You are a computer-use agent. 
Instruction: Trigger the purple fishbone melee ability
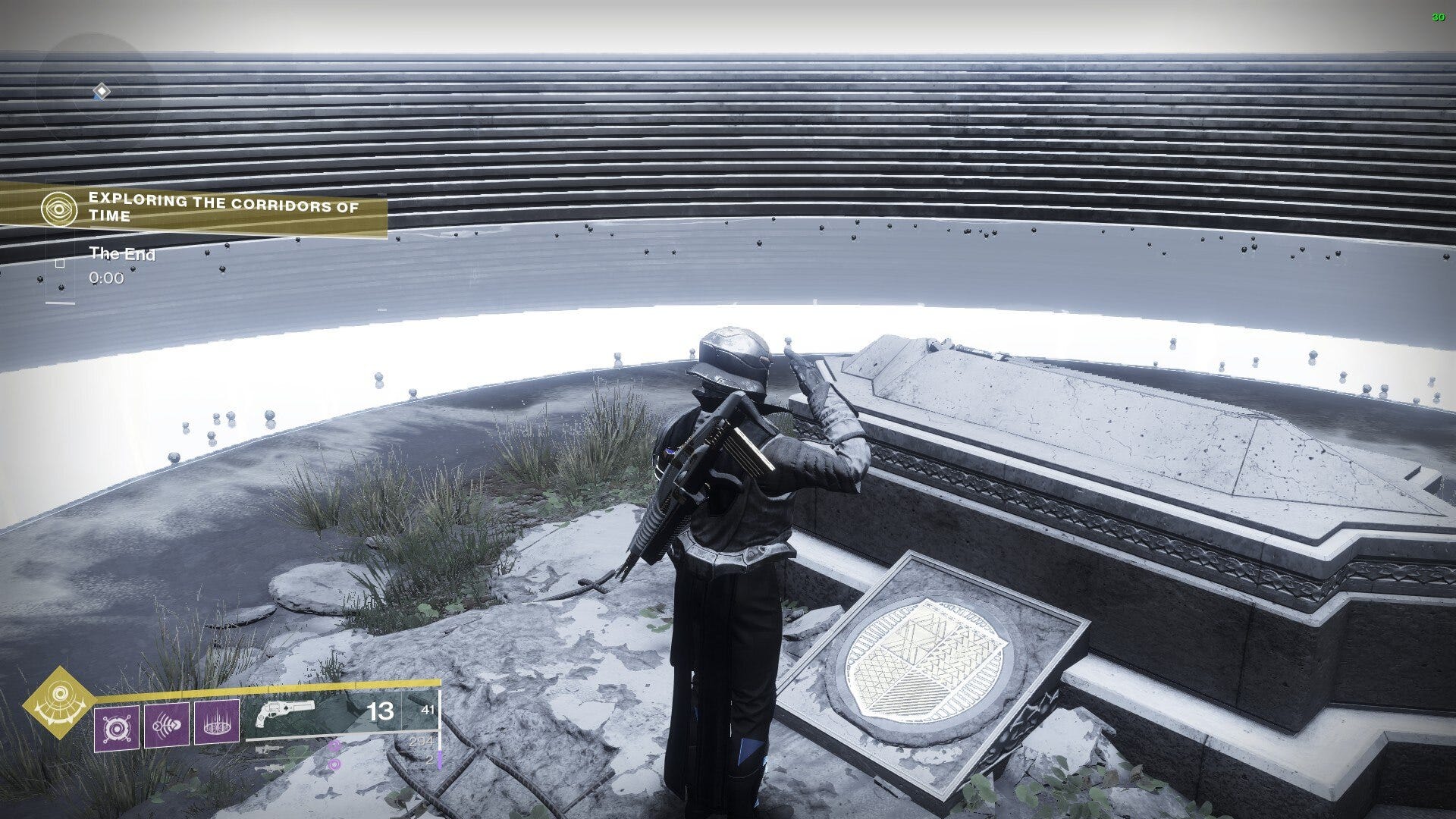click(x=167, y=725)
